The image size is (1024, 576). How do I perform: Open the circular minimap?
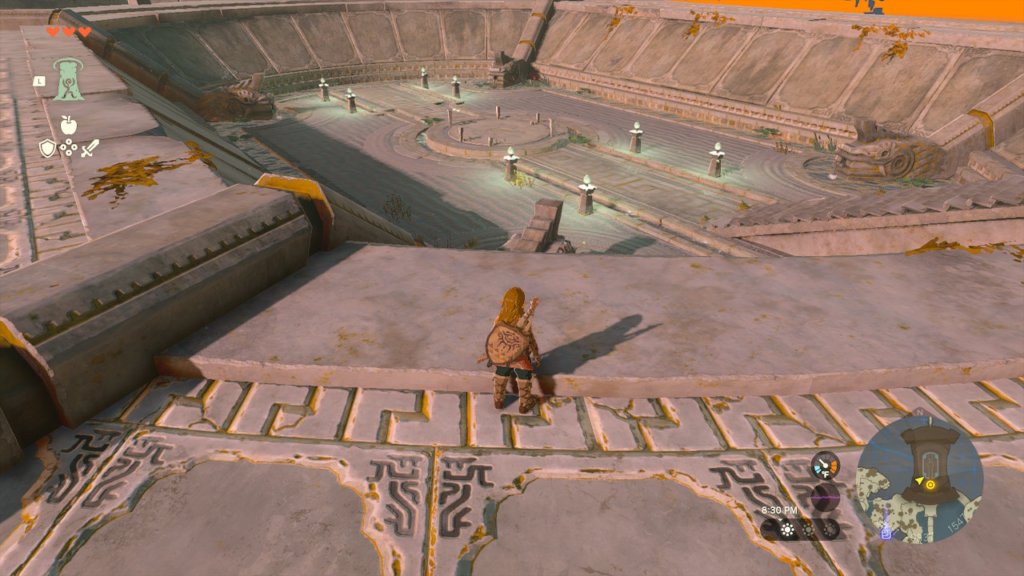point(919,478)
